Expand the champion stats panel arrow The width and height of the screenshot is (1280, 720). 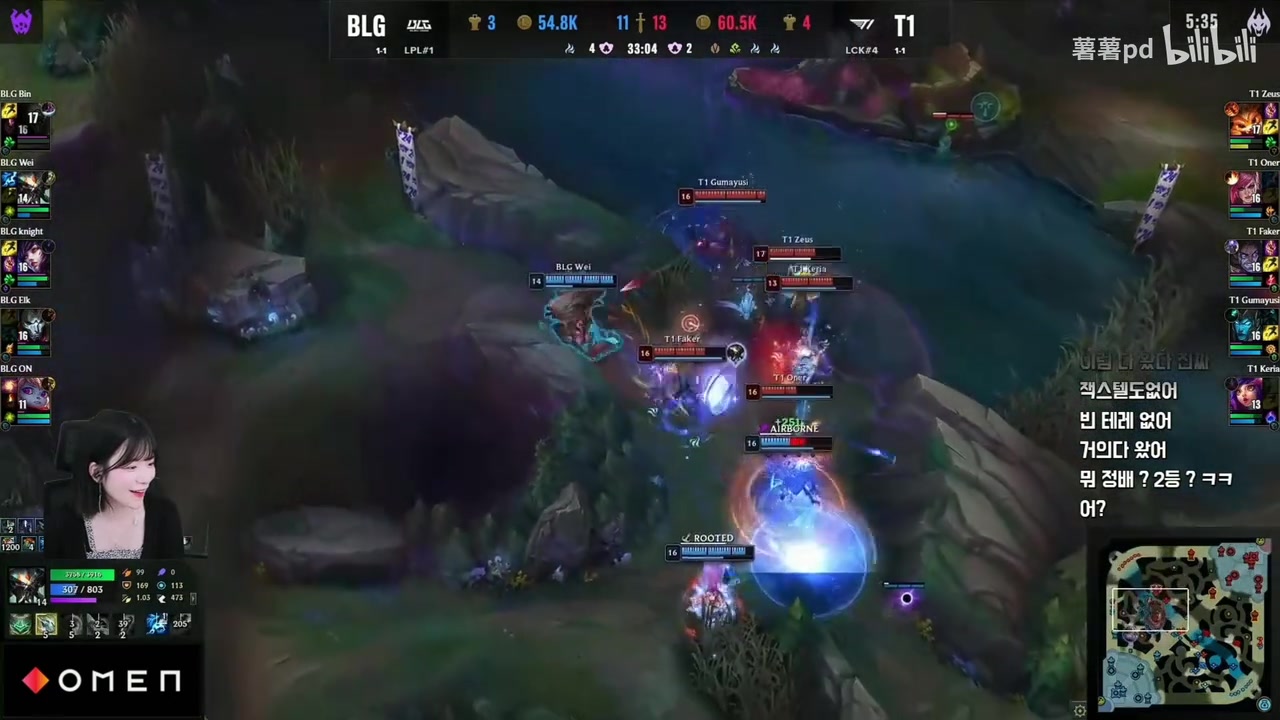pyautogui.click(x=193, y=598)
